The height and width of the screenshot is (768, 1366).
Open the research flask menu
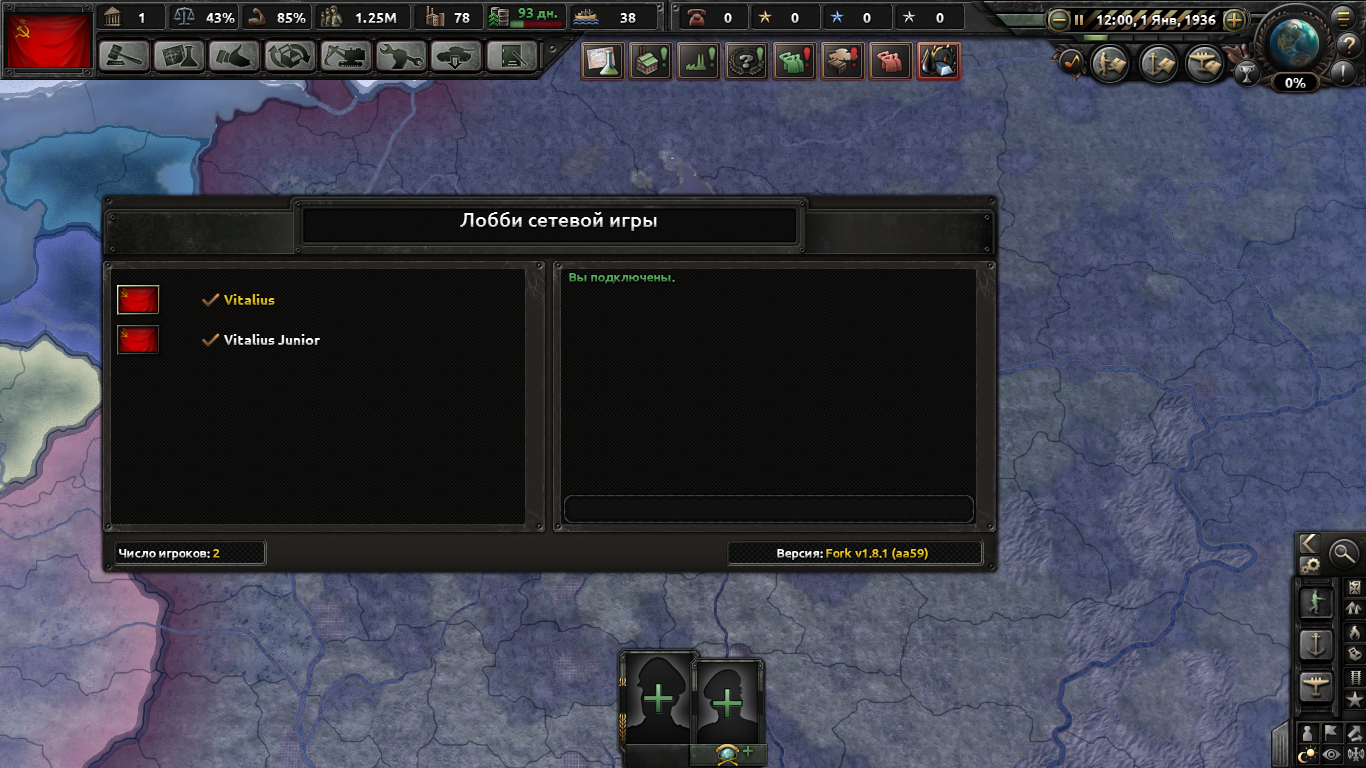point(179,56)
